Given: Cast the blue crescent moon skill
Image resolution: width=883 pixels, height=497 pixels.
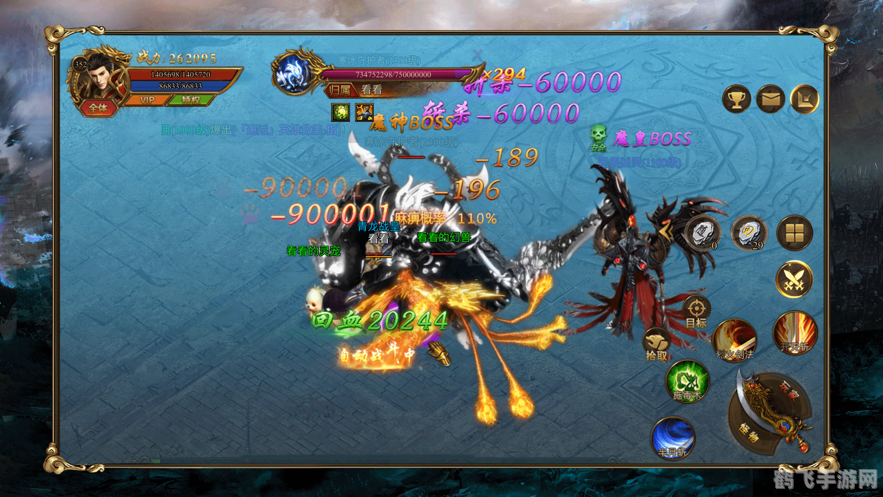Looking at the screenshot, I should point(673,437).
